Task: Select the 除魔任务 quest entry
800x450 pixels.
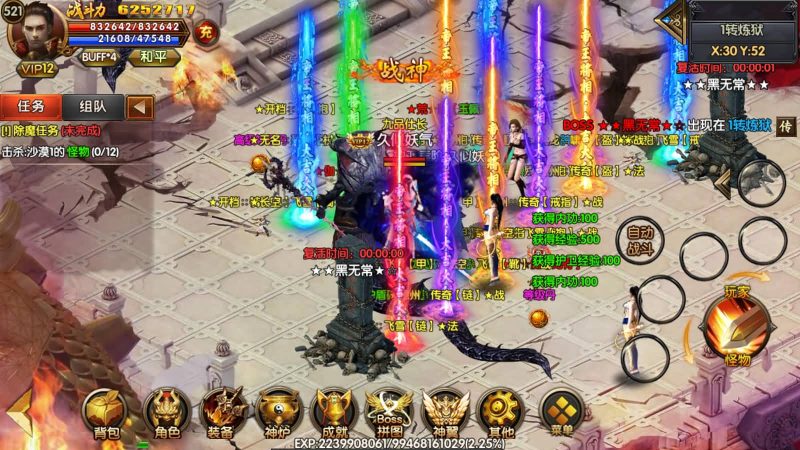Action: click(x=52, y=130)
